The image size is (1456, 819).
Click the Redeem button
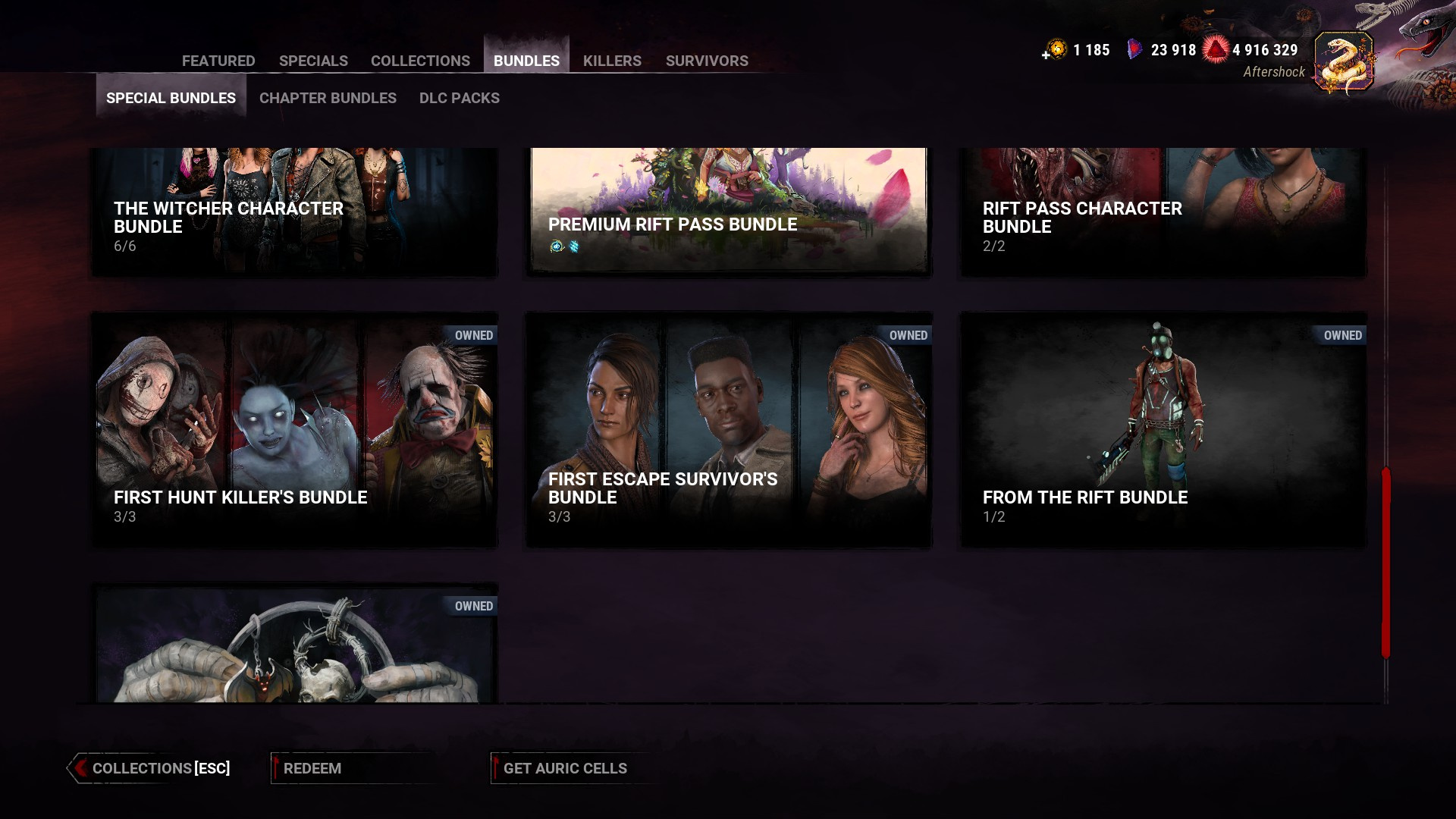pyautogui.click(x=312, y=768)
